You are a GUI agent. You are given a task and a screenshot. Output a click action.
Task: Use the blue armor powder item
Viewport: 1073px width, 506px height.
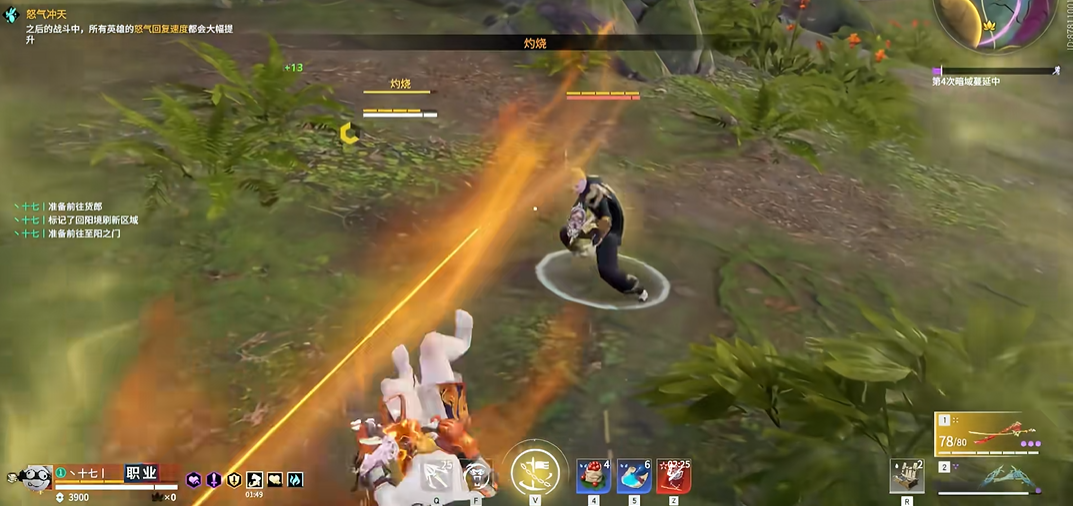pyautogui.click(x=634, y=476)
